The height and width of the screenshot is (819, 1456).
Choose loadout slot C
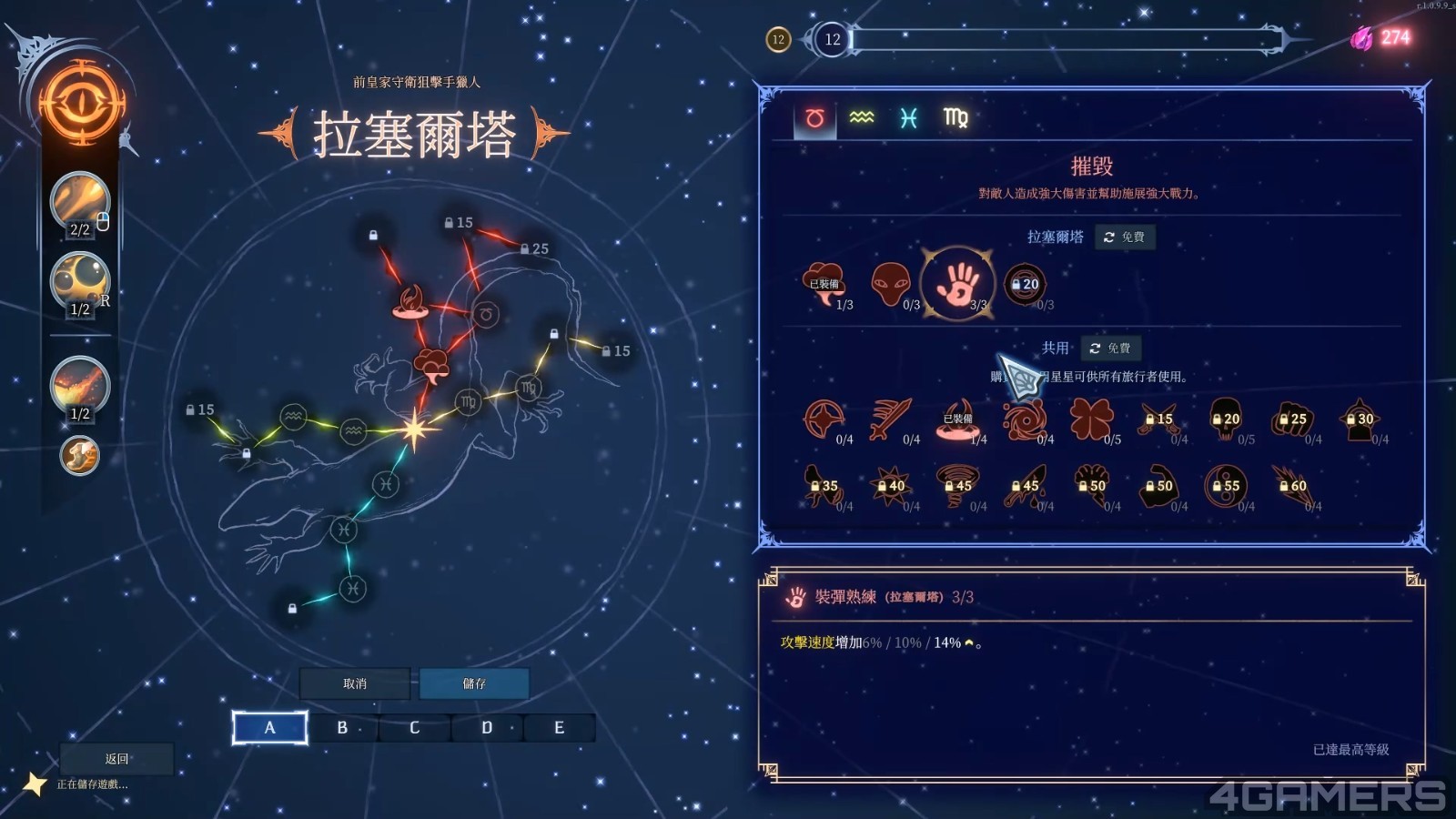[x=415, y=728]
